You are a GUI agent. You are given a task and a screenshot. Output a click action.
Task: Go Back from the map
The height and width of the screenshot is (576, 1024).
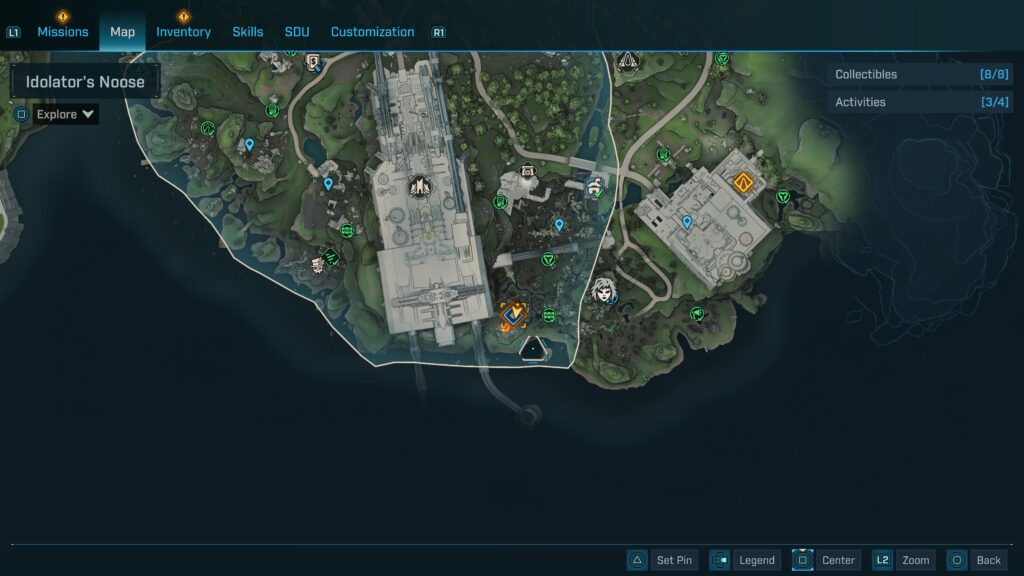[975, 560]
